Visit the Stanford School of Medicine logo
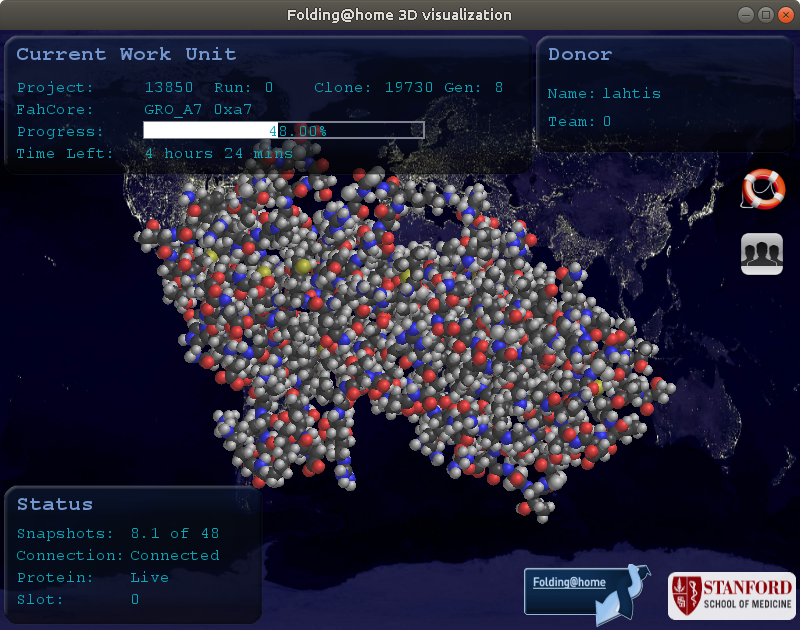The height and width of the screenshot is (630, 800). click(x=732, y=596)
